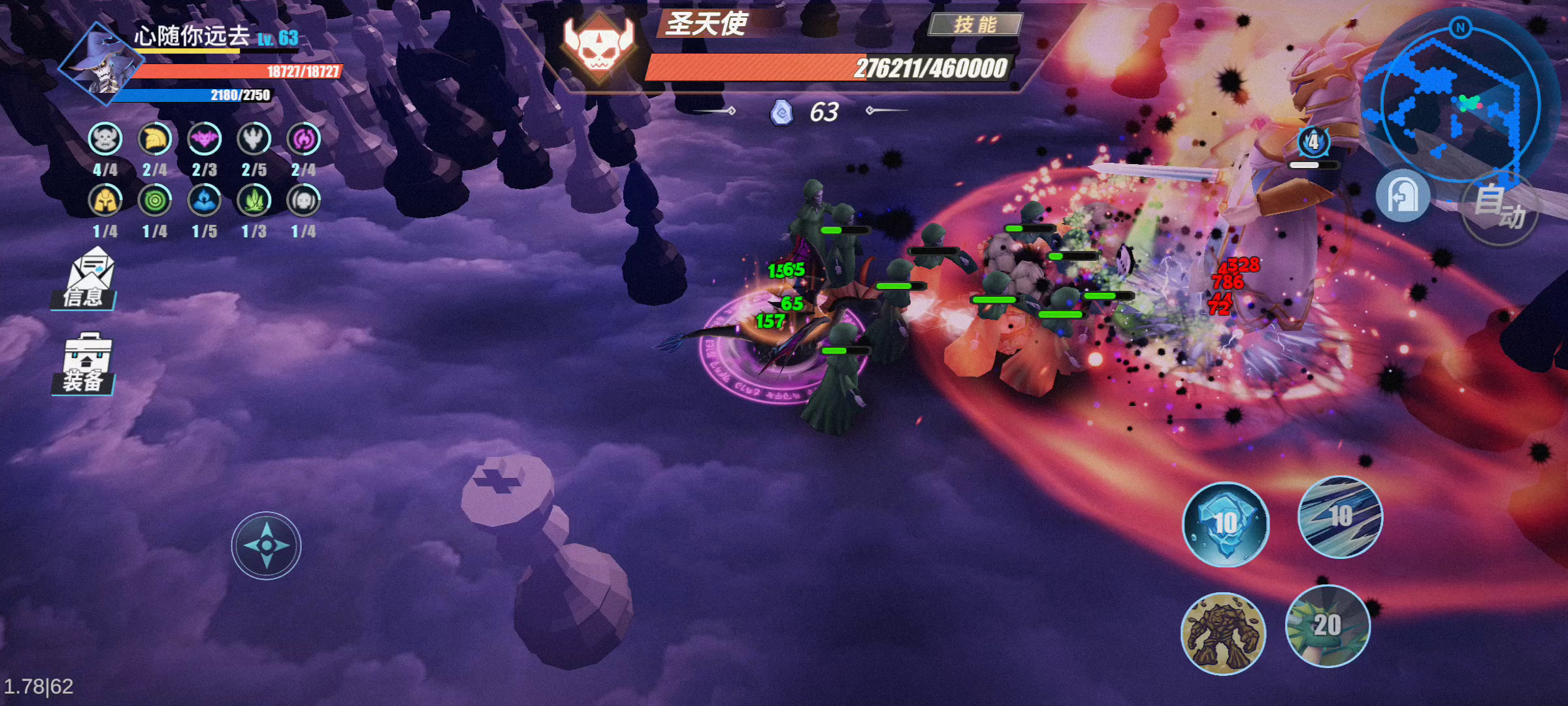Select the horned skull boss emblem
This screenshot has height=706, width=1568.
pyautogui.click(x=598, y=46)
